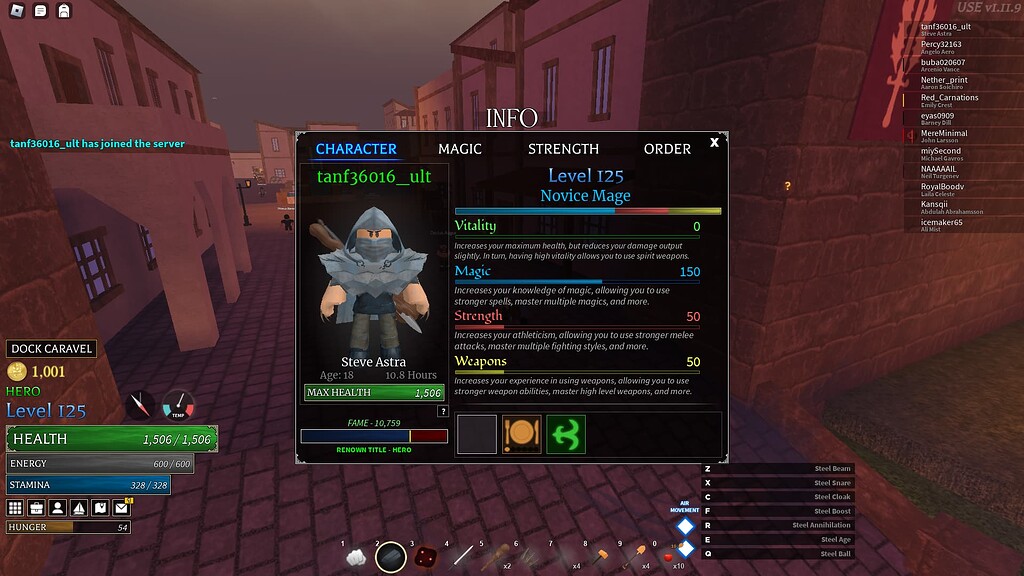Select the plate and cutlery status icon

pyautogui.click(x=521, y=435)
